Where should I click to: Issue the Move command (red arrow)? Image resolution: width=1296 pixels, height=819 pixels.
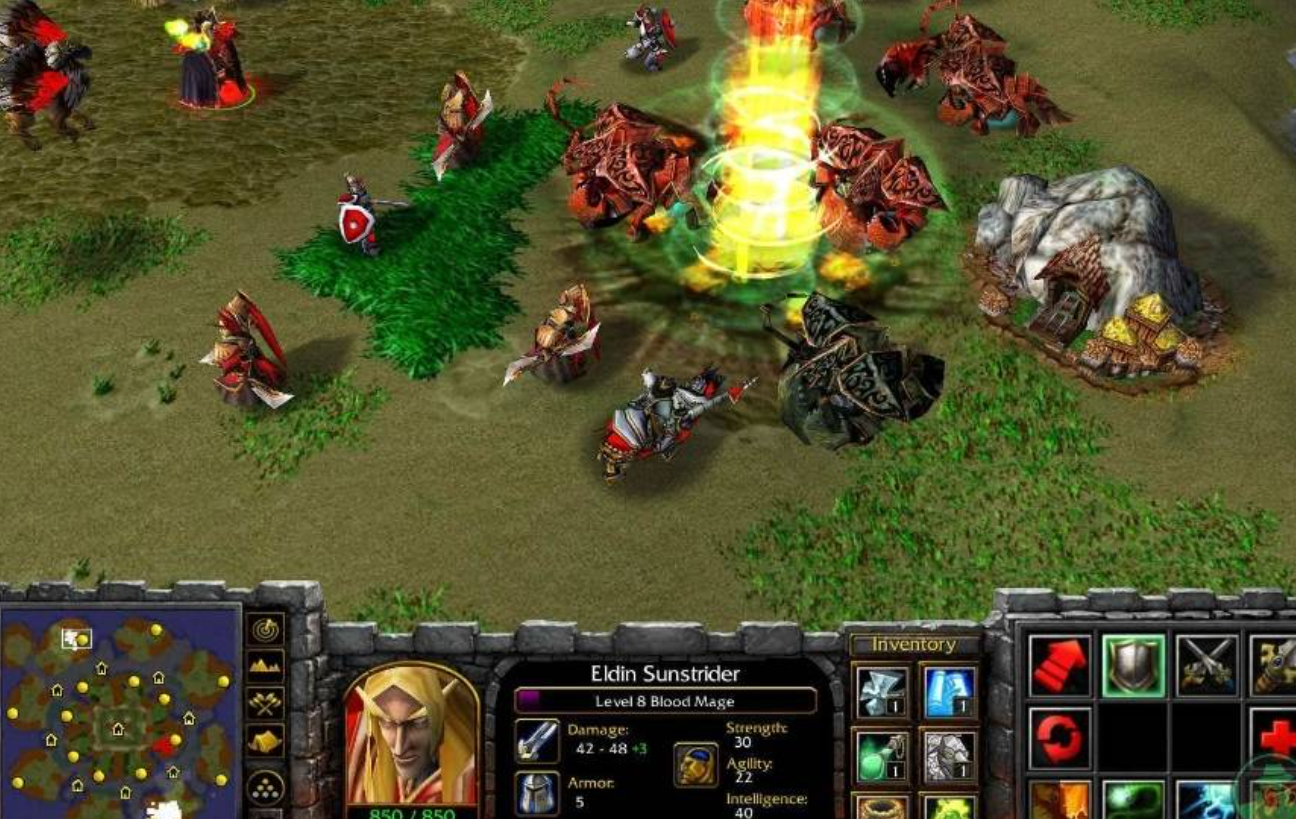pyautogui.click(x=1060, y=665)
